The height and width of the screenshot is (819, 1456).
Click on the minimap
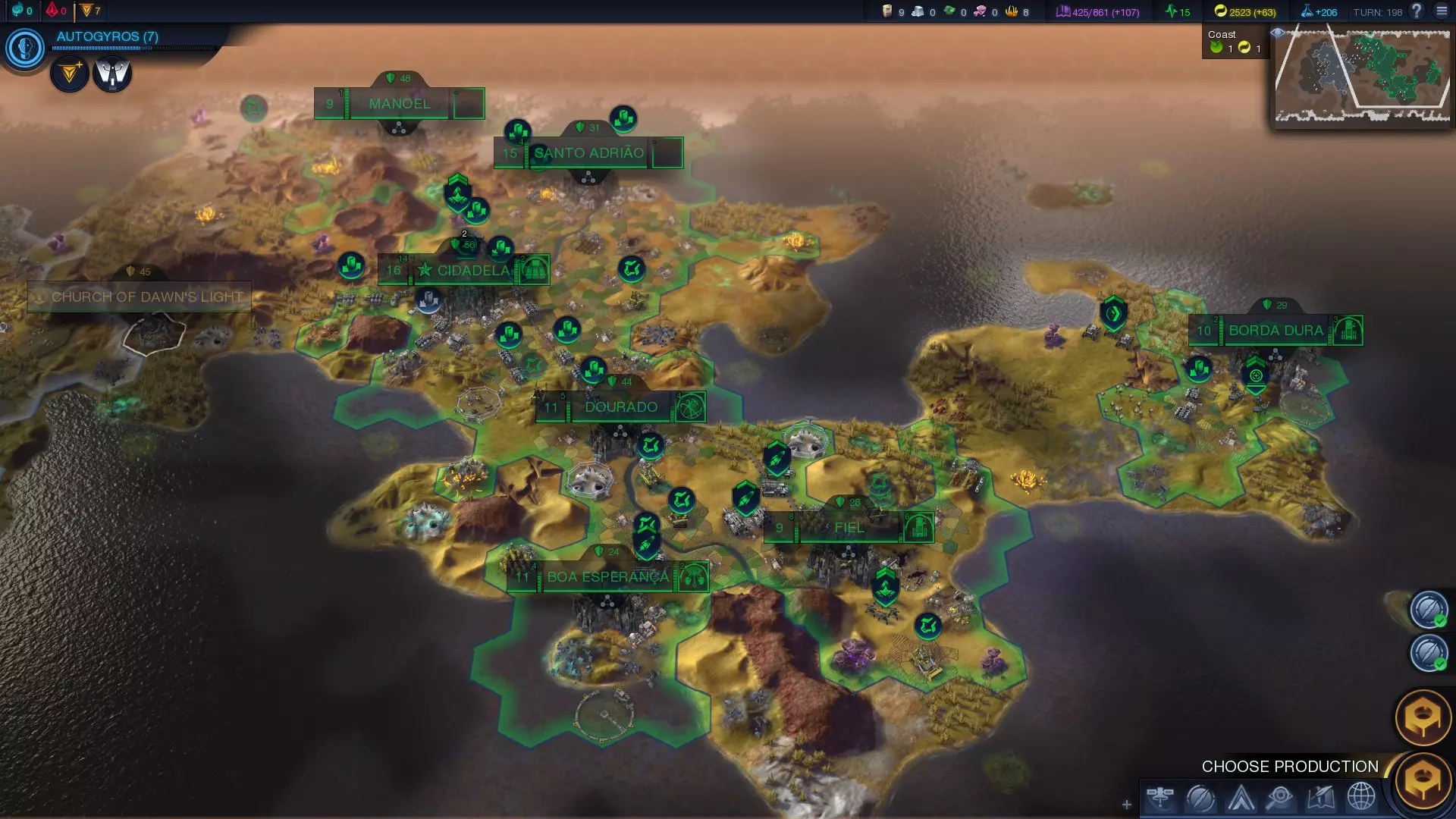(x=1362, y=74)
